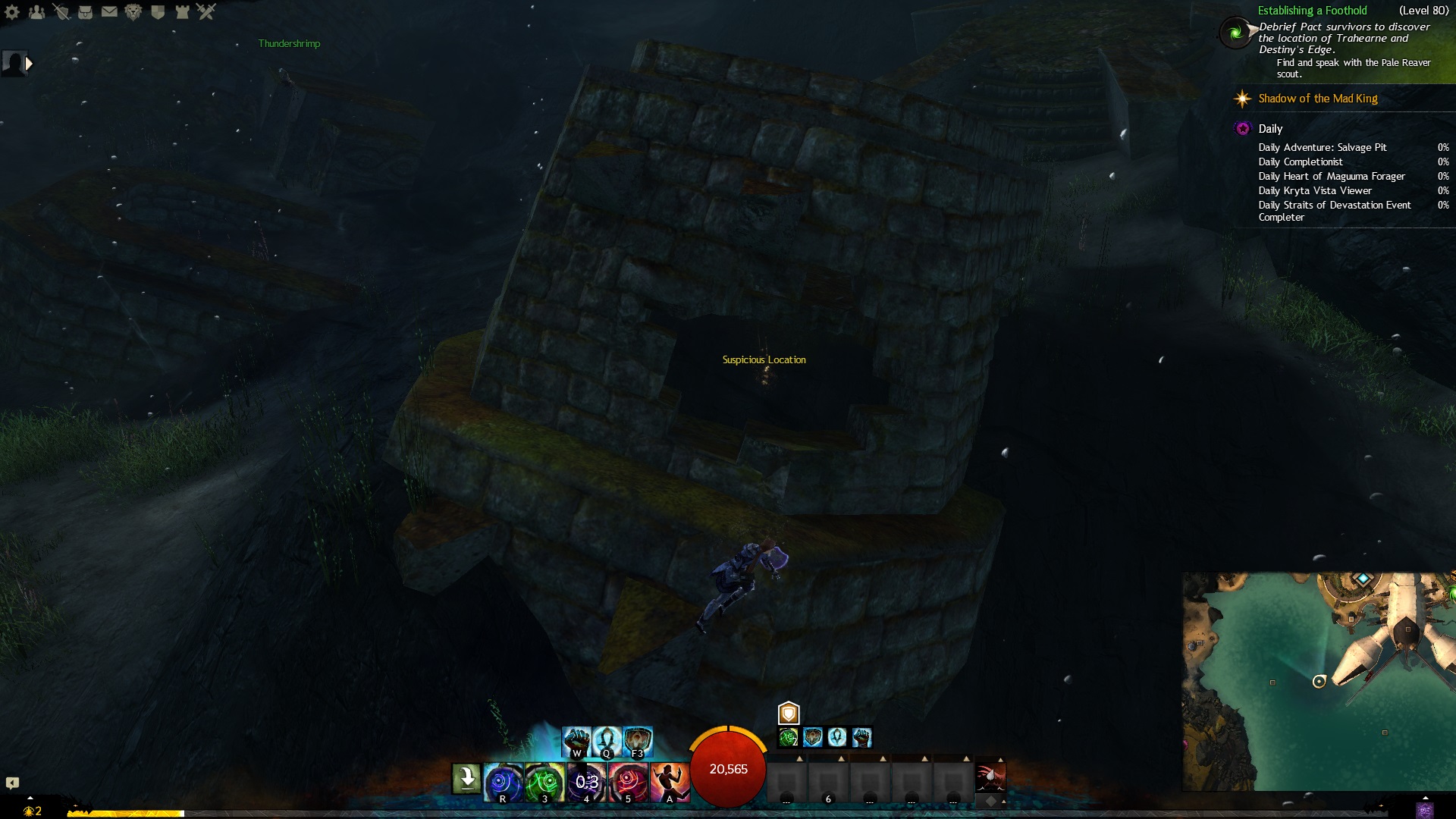Activate the fist skill bound to W
1456x819 pixels.
pos(576,741)
